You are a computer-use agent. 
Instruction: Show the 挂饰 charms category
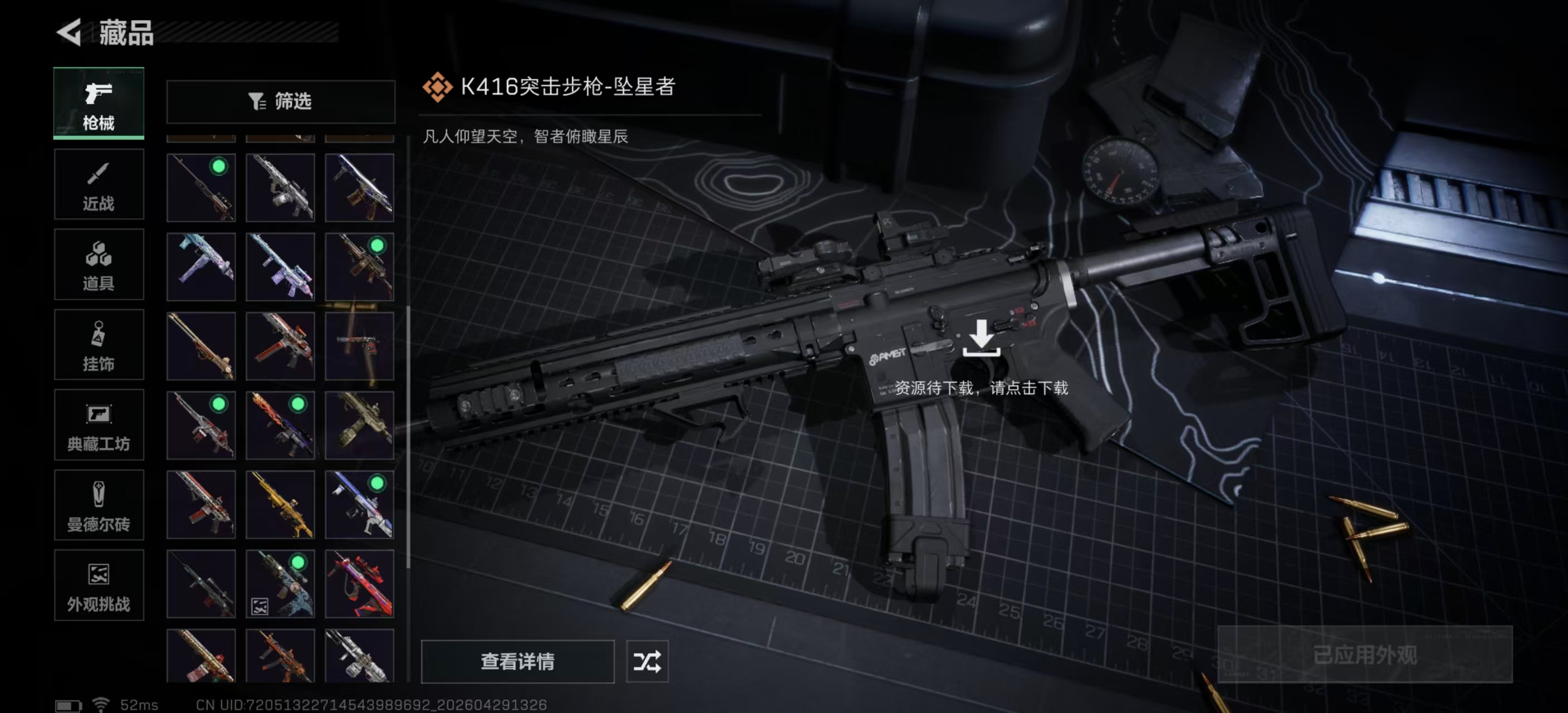pos(99,345)
